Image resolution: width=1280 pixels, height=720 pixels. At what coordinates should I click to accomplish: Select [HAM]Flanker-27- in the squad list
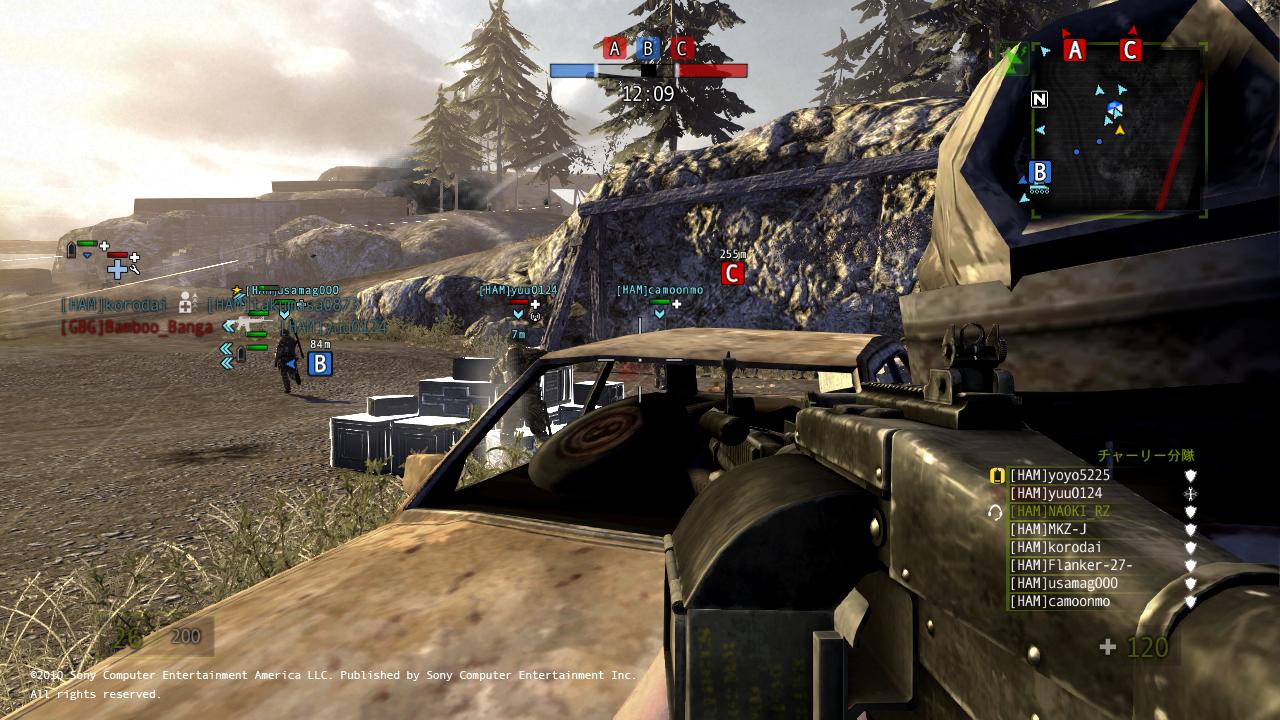(x=1070, y=566)
